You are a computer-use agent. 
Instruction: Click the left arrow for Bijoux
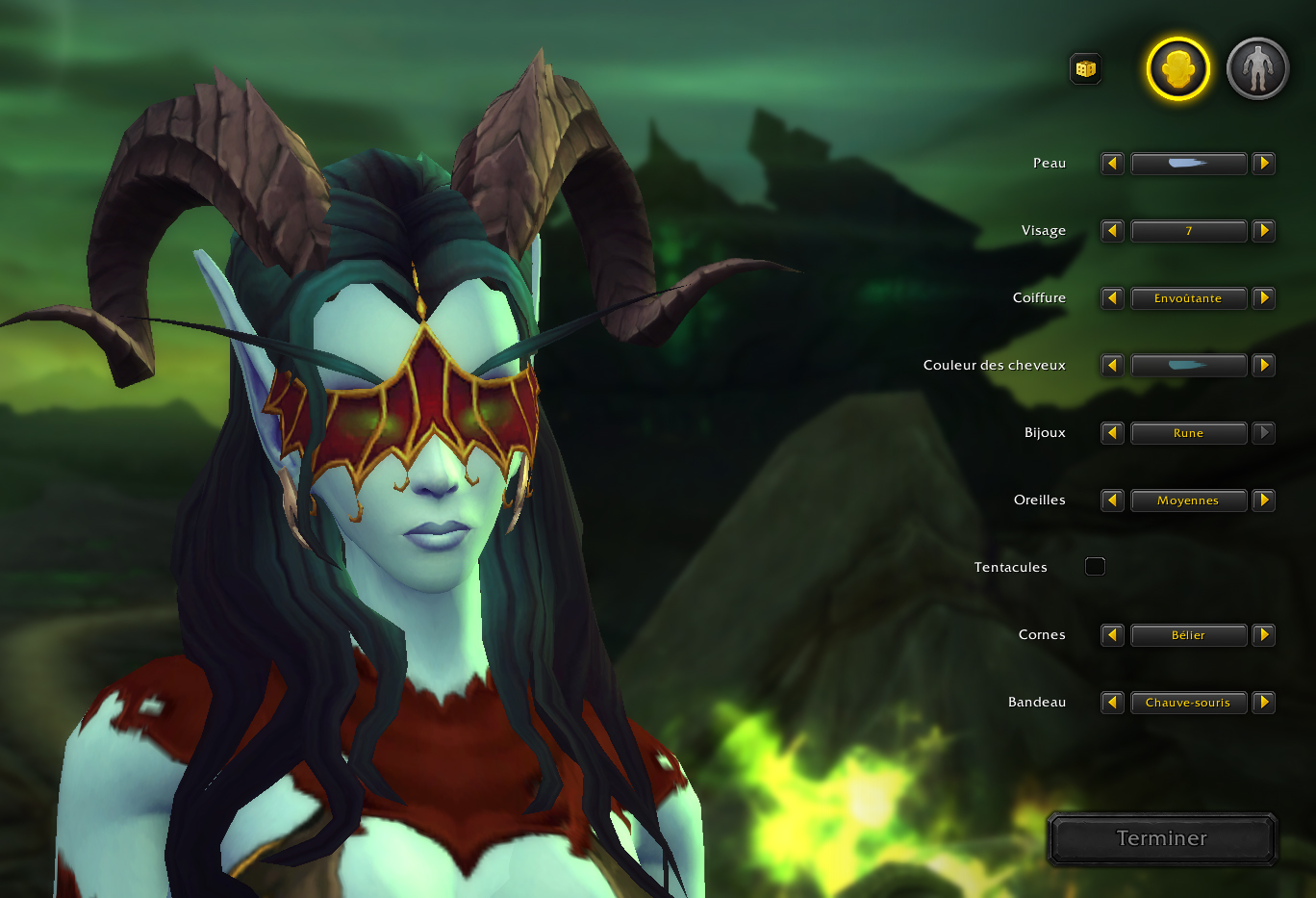click(x=1111, y=433)
